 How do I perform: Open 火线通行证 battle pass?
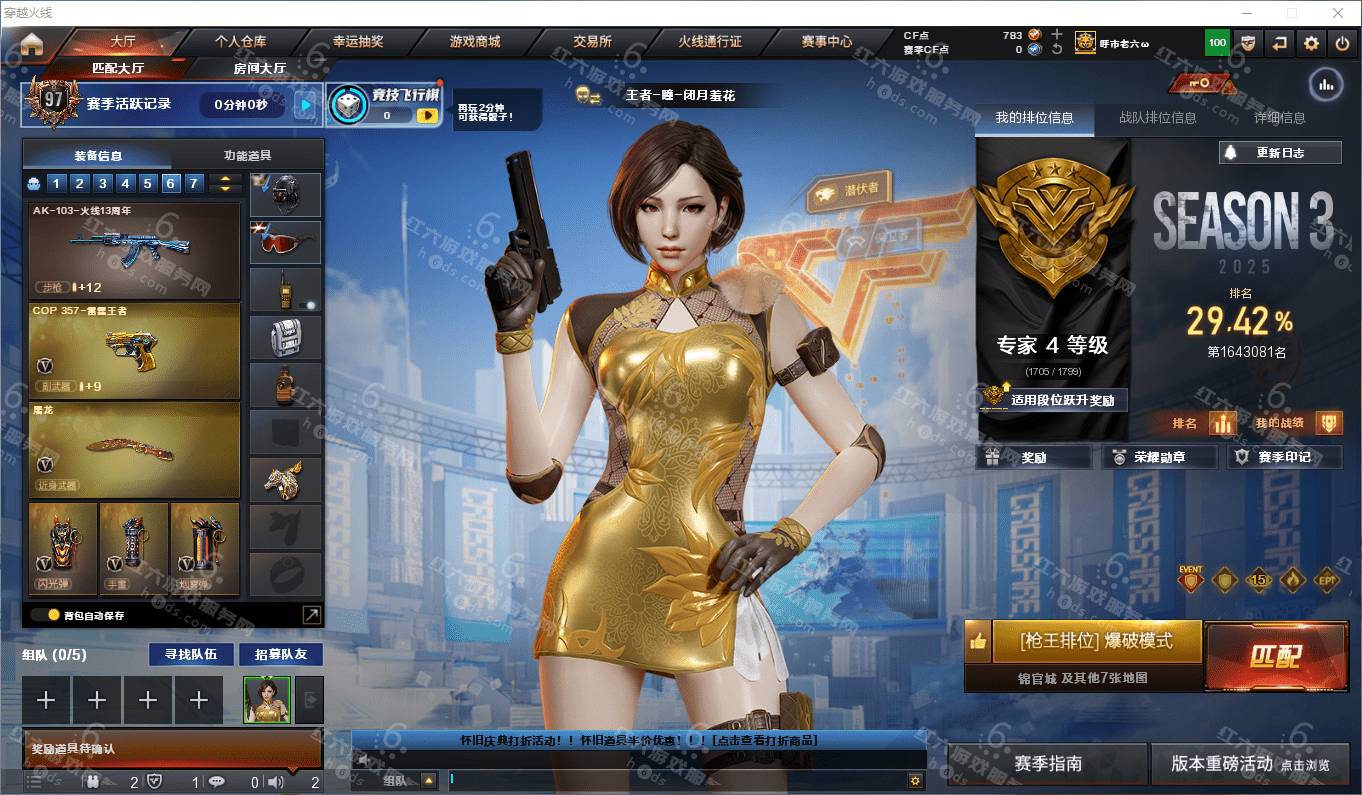click(709, 42)
